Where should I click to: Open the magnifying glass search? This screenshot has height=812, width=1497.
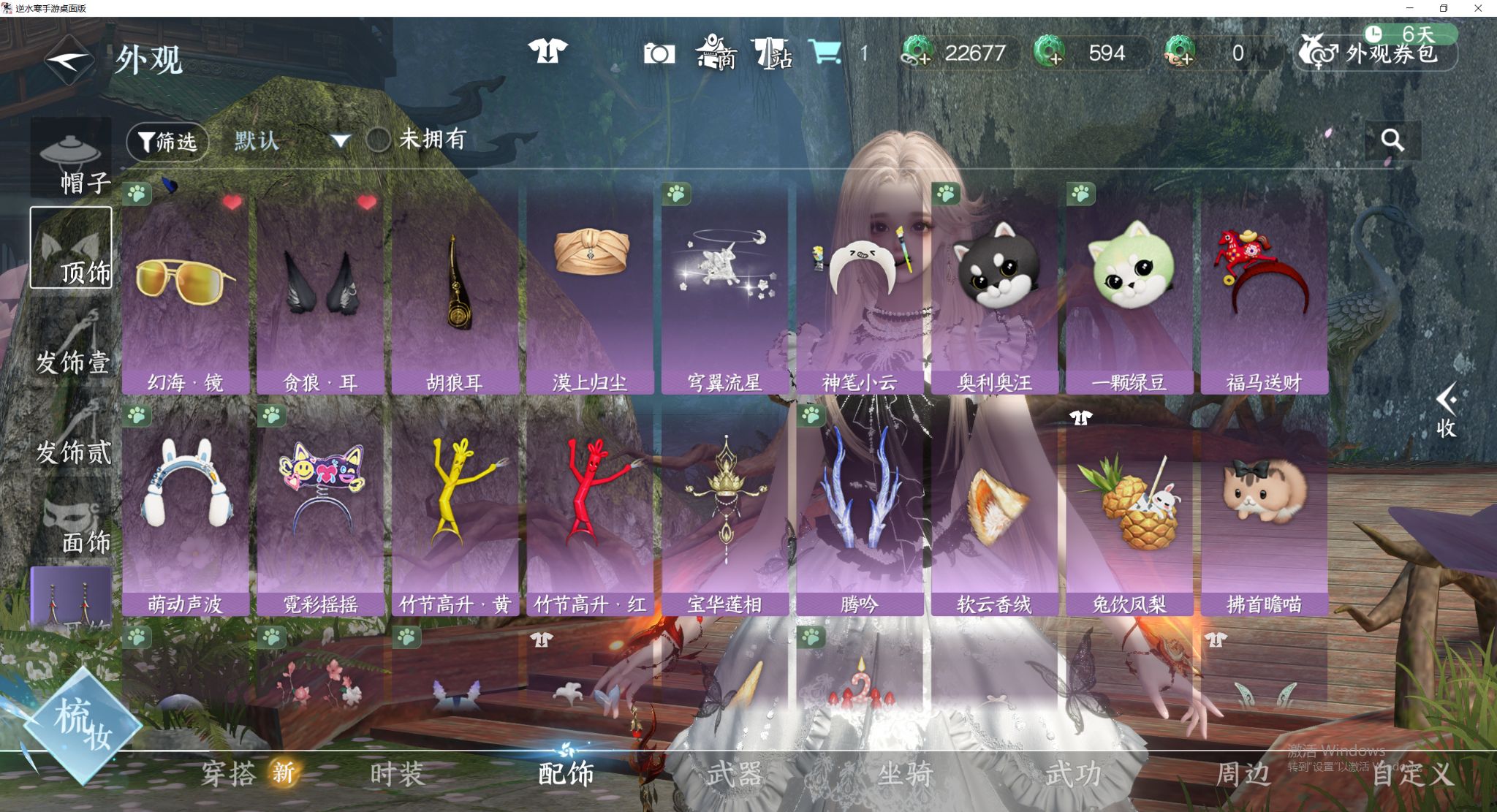click(1392, 140)
